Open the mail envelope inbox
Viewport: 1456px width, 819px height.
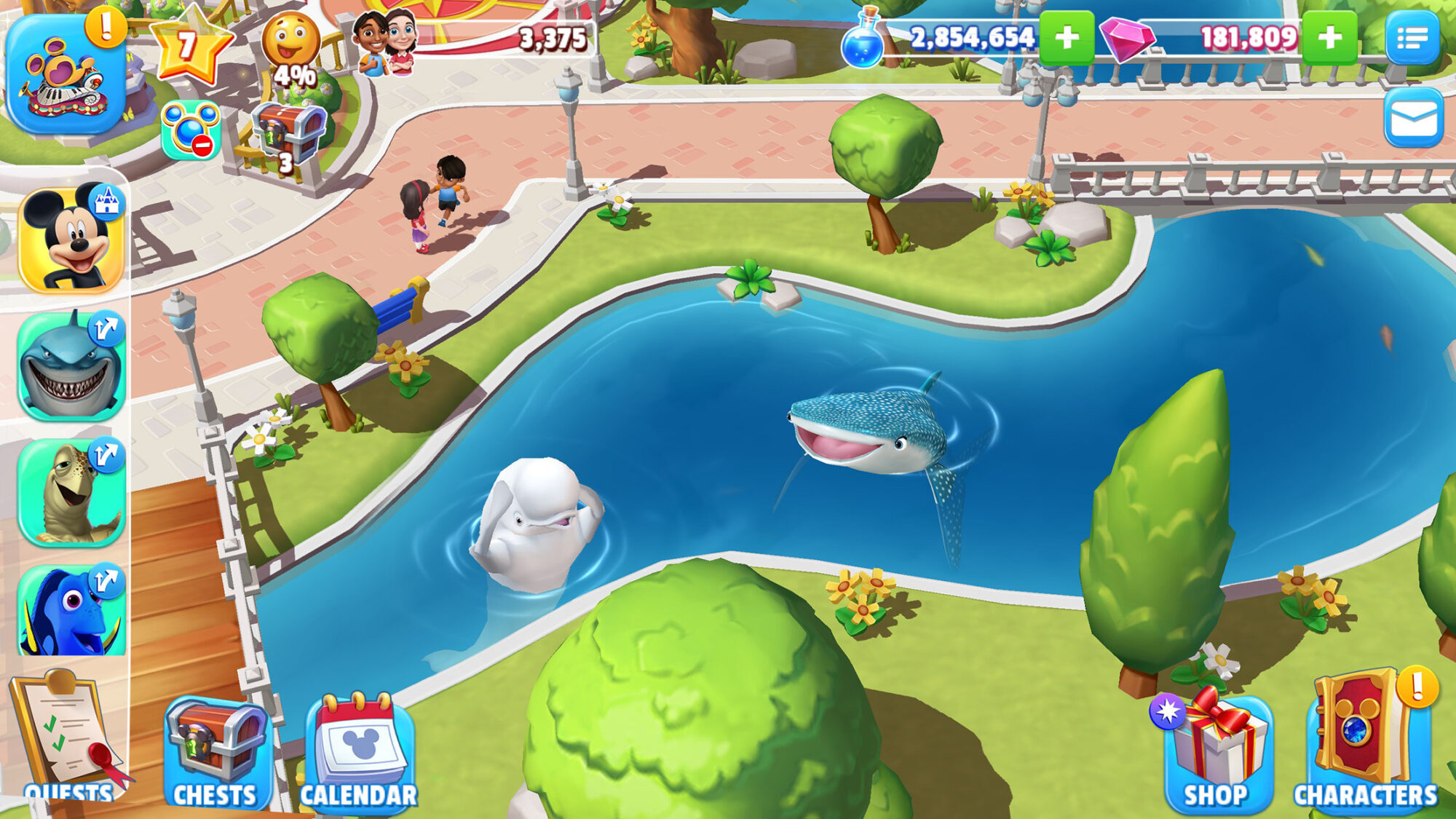[x=1415, y=116]
